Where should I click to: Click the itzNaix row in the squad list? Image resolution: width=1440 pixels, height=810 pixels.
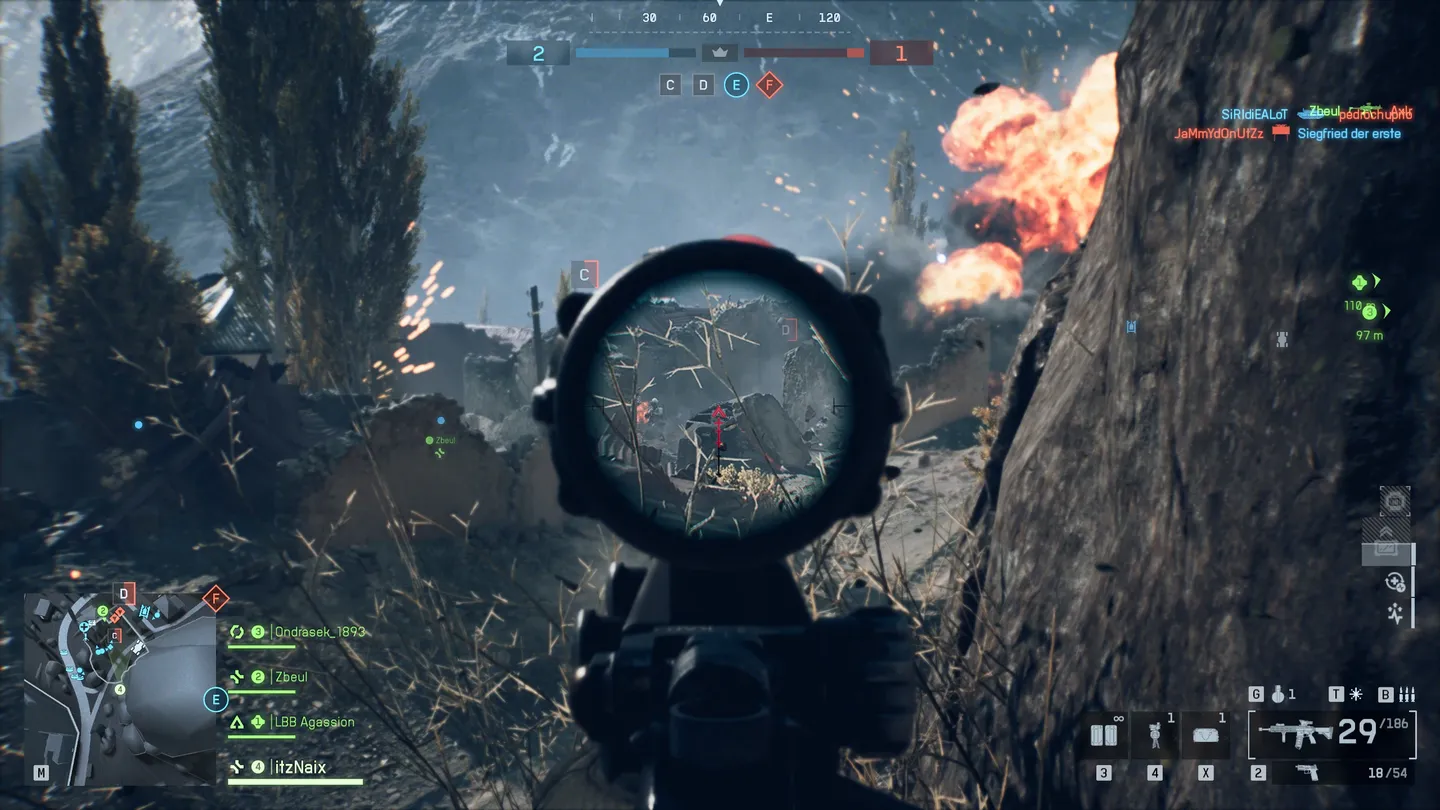pyautogui.click(x=298, y=768)
